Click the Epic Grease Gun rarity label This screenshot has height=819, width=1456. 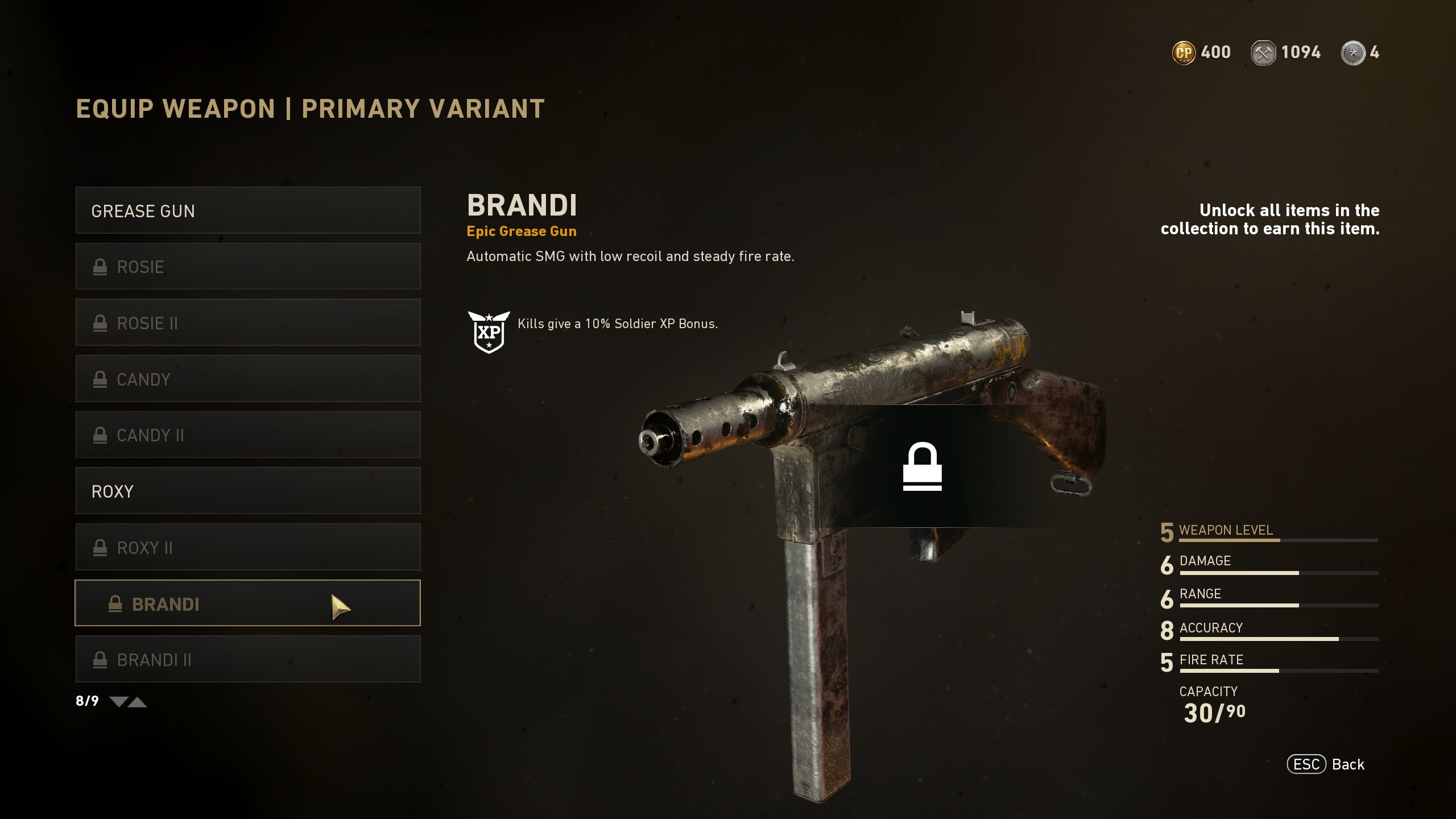[x=521, y=231]
